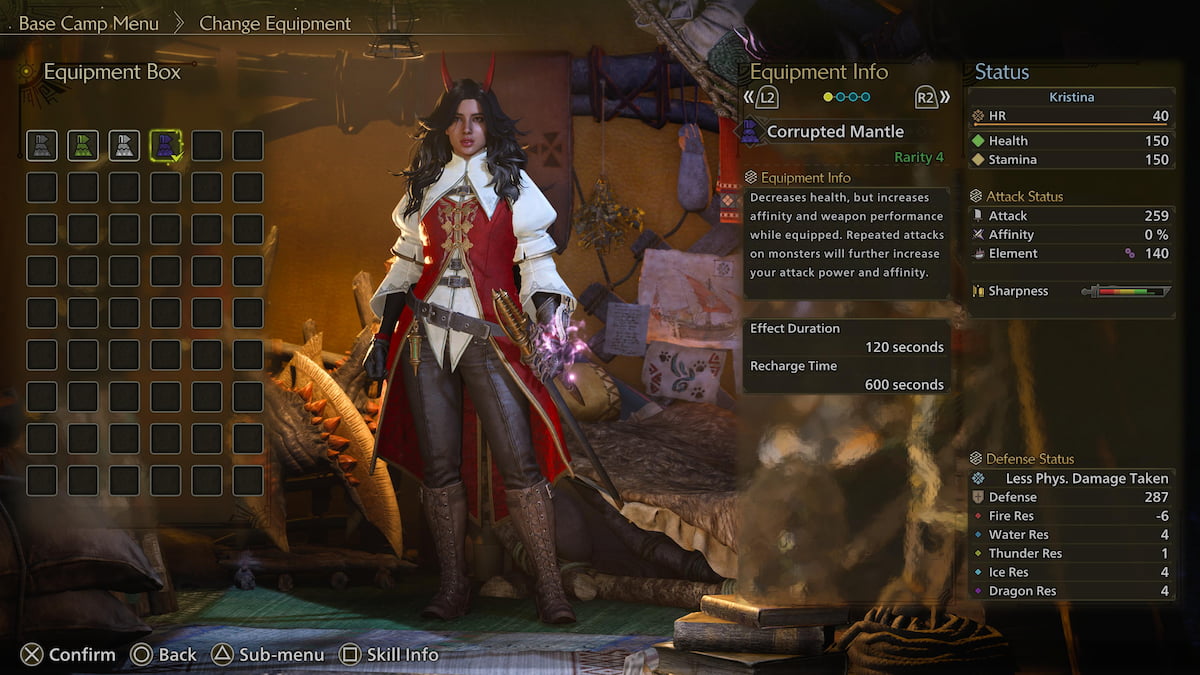Go to Base Camp Menu breadcrumb
1200x675 pixels.
click(x=88, y=23)
